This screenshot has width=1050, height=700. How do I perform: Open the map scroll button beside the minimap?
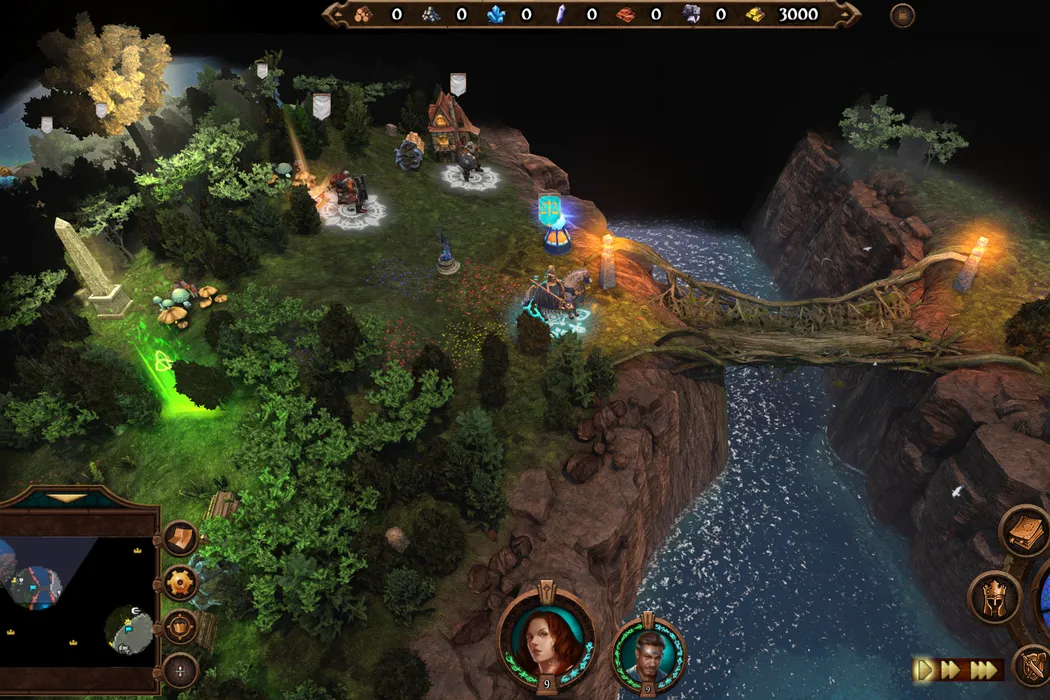pos(180,539)
